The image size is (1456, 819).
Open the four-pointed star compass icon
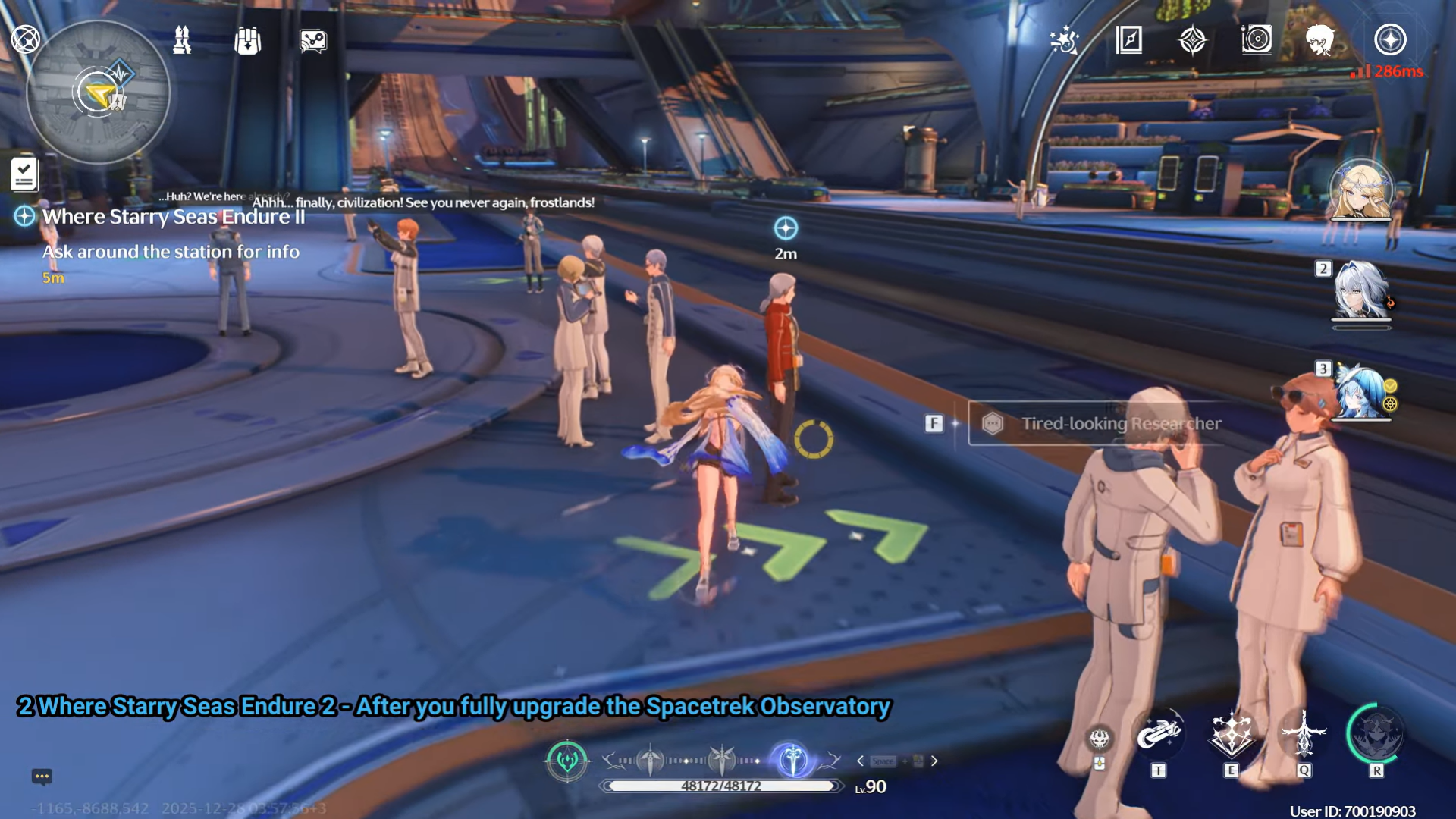1192,39
